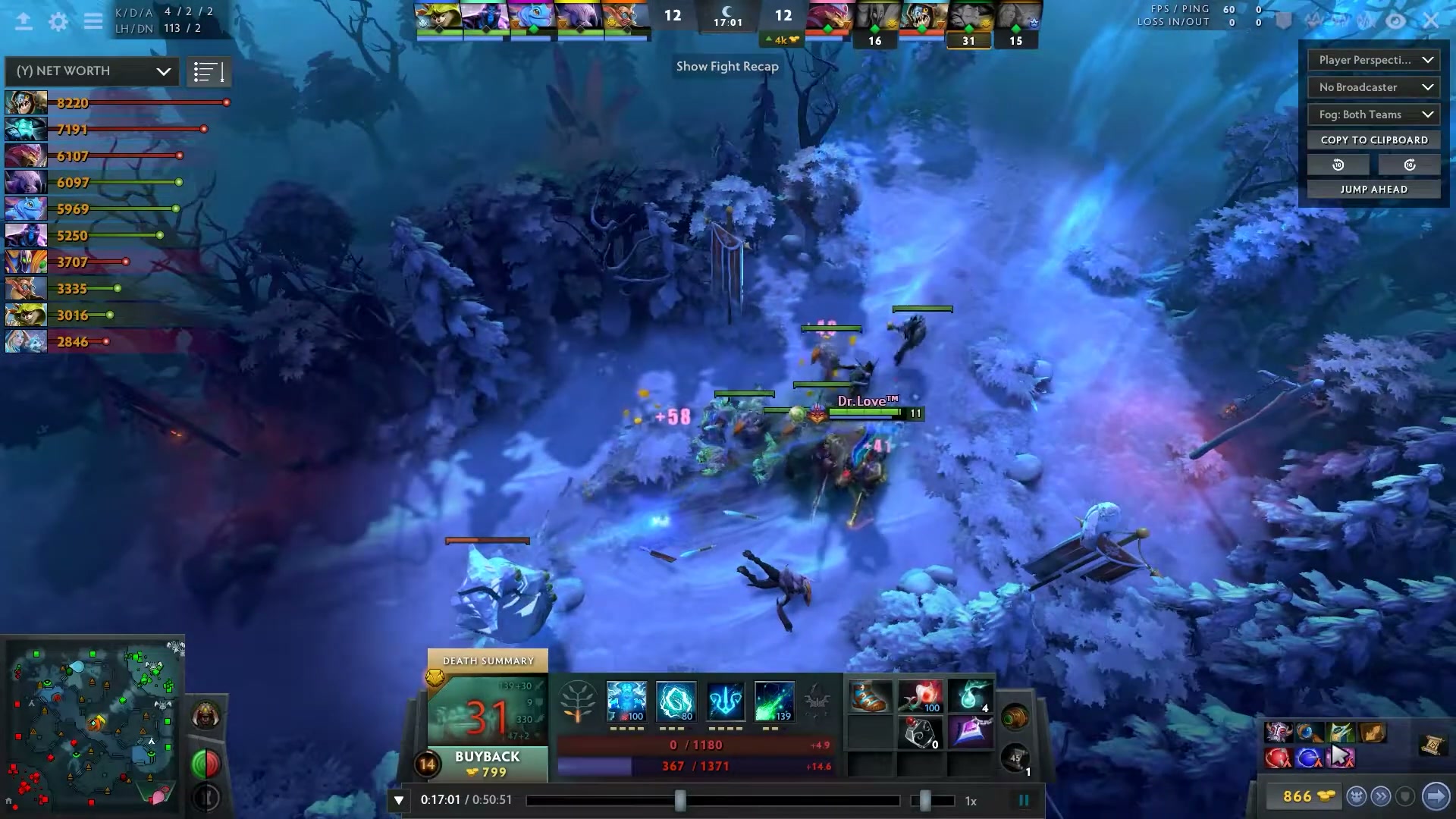The height and width of the screenshot is (819, 1456).
Task: Click the courier icon near the gold counter
Action: (1357, 797)
